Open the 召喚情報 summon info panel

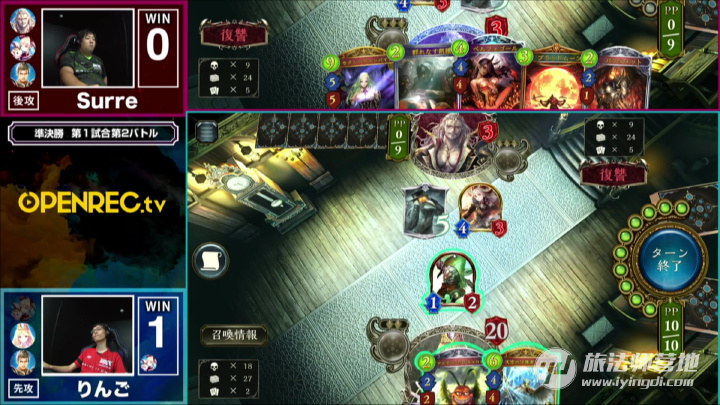click(232, 335)
